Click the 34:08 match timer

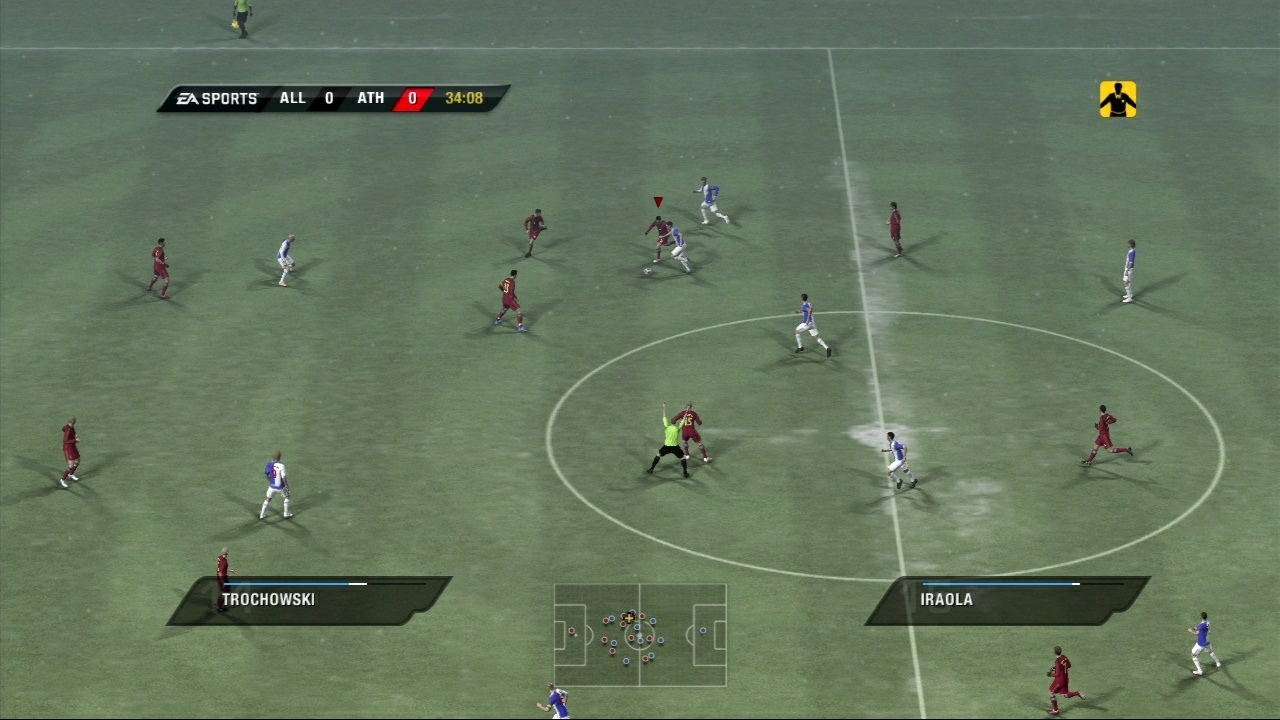465,98
